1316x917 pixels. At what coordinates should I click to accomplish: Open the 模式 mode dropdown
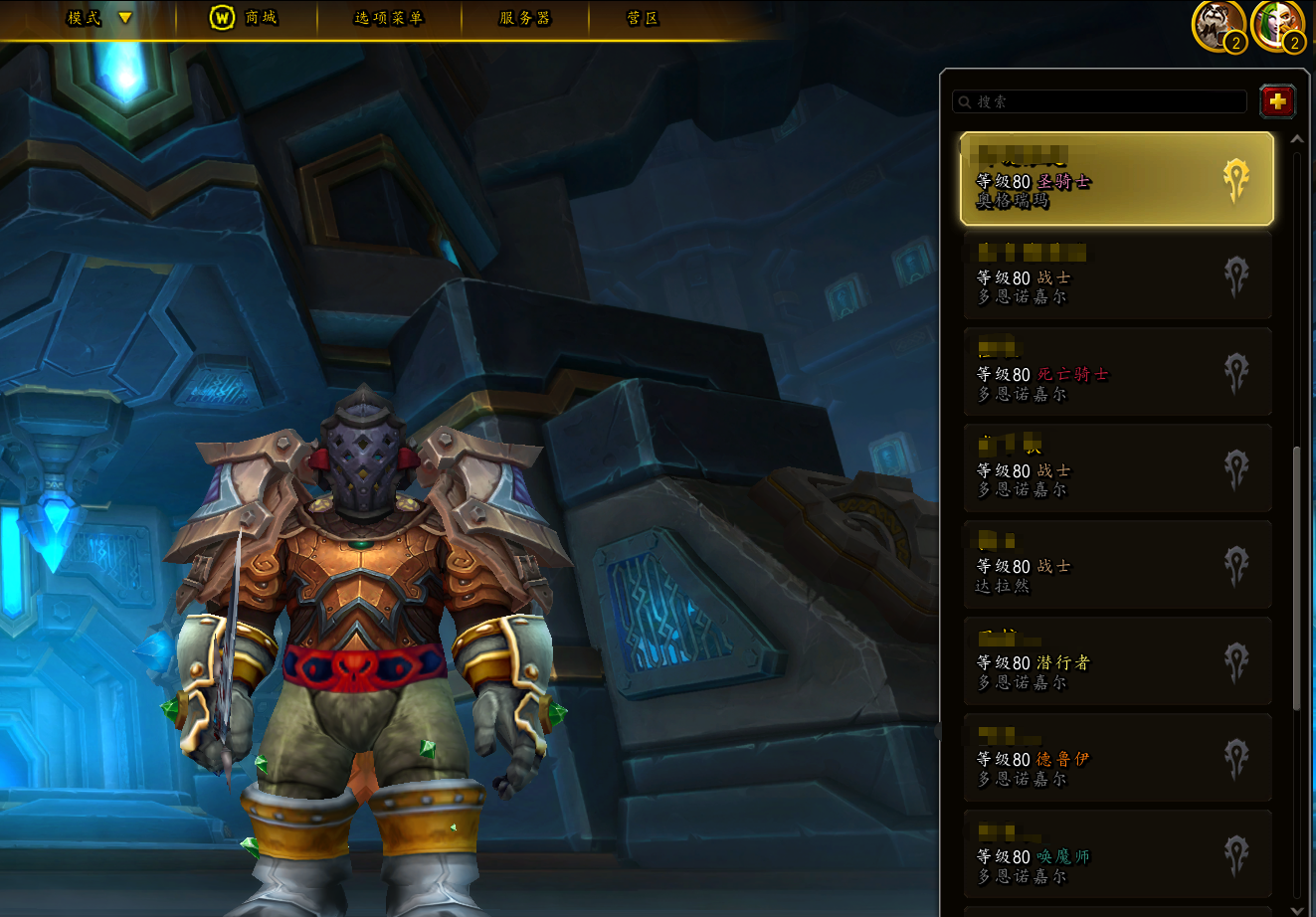[x=98, y=18]
